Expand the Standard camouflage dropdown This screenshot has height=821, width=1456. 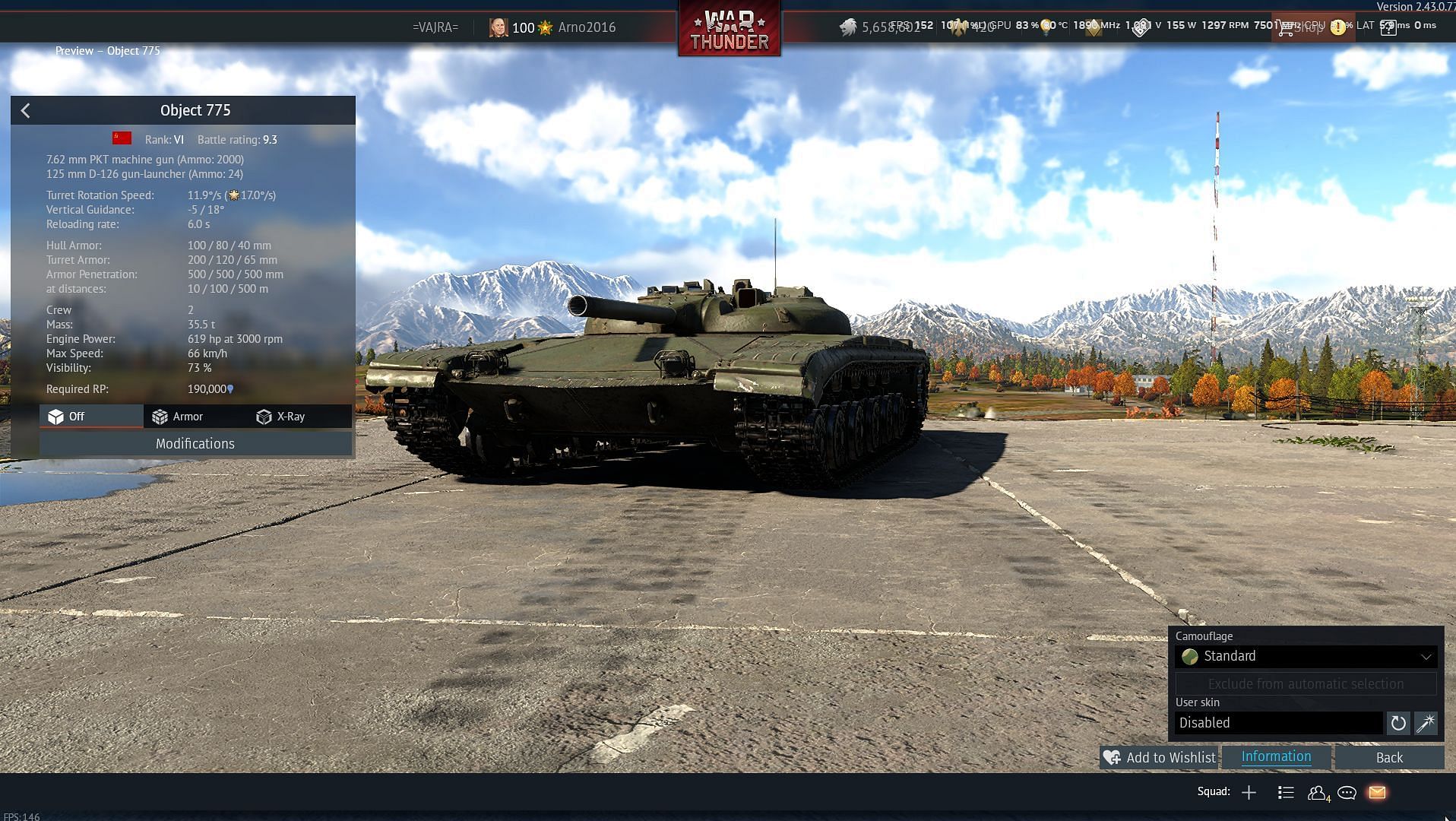click(1306, 657)
